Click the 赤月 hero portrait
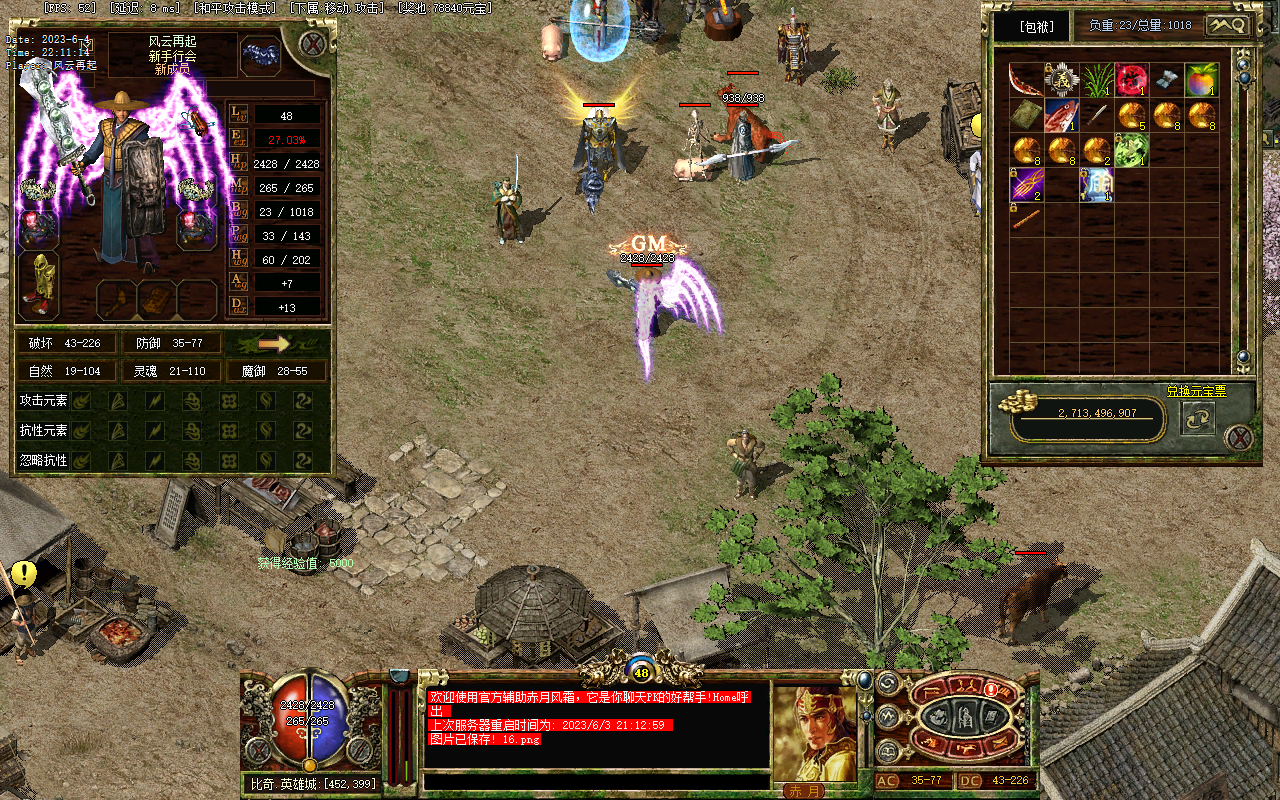1280x800 pixels. pos(814,735)
